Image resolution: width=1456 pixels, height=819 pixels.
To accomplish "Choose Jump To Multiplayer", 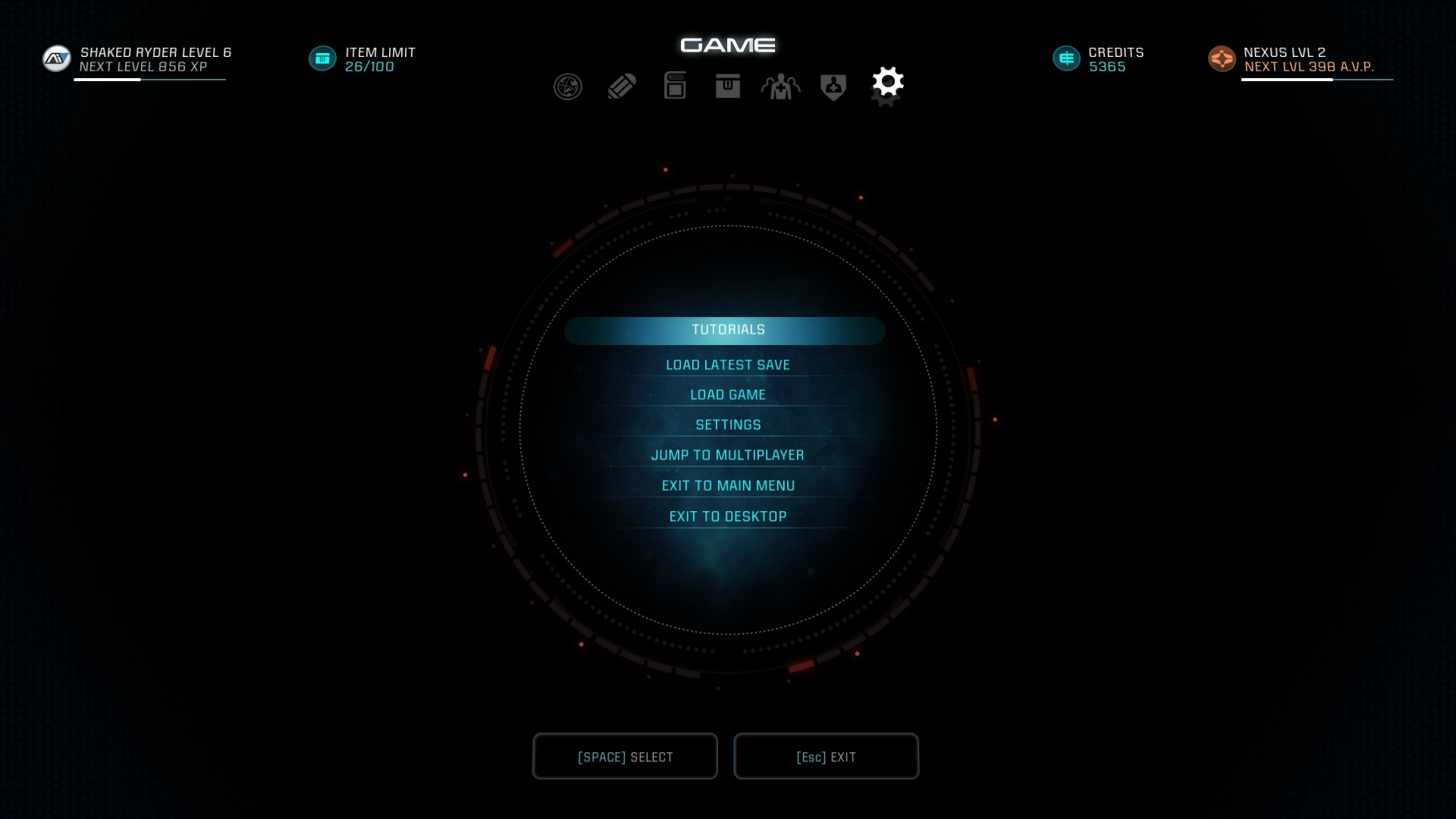I will (727, 454).
